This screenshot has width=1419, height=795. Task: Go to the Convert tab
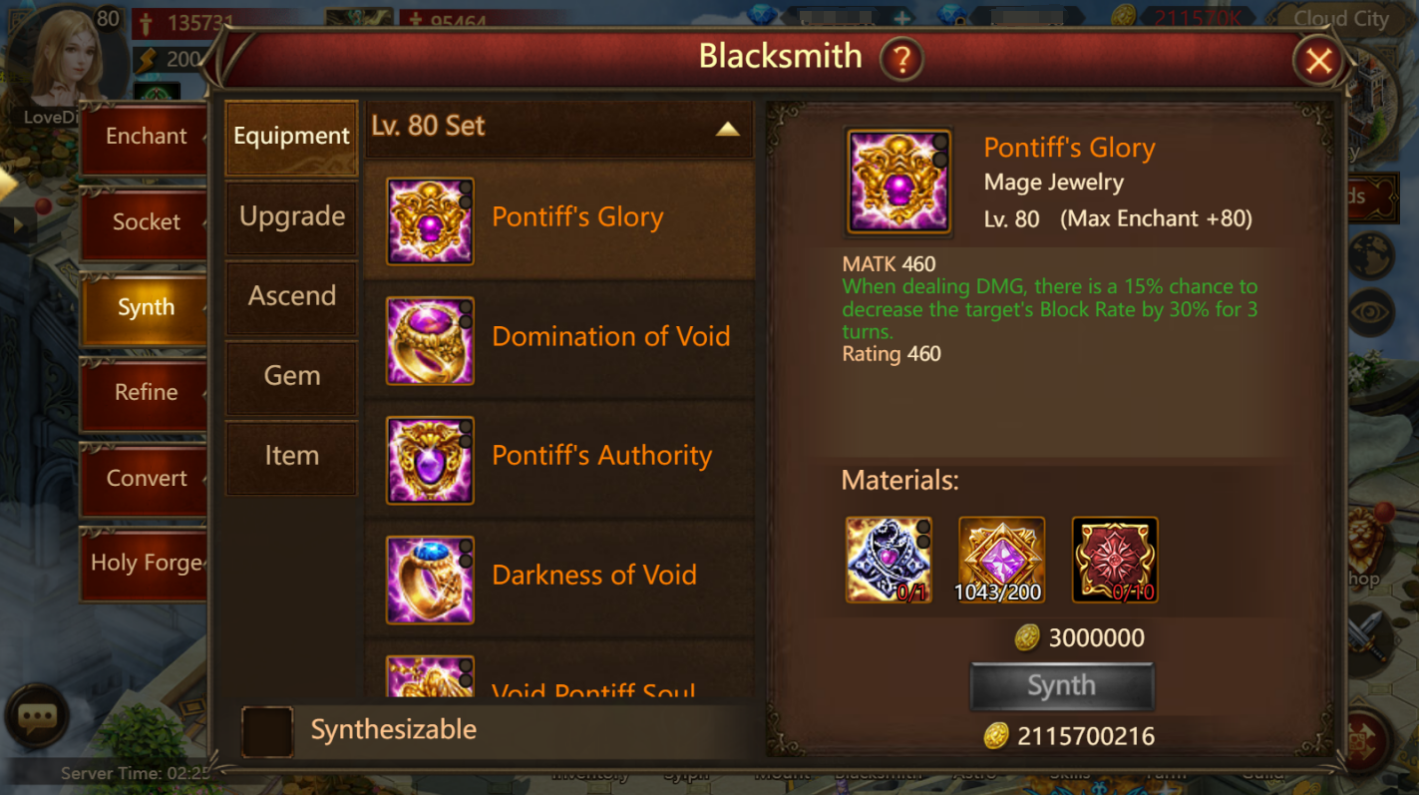[146, 478]
